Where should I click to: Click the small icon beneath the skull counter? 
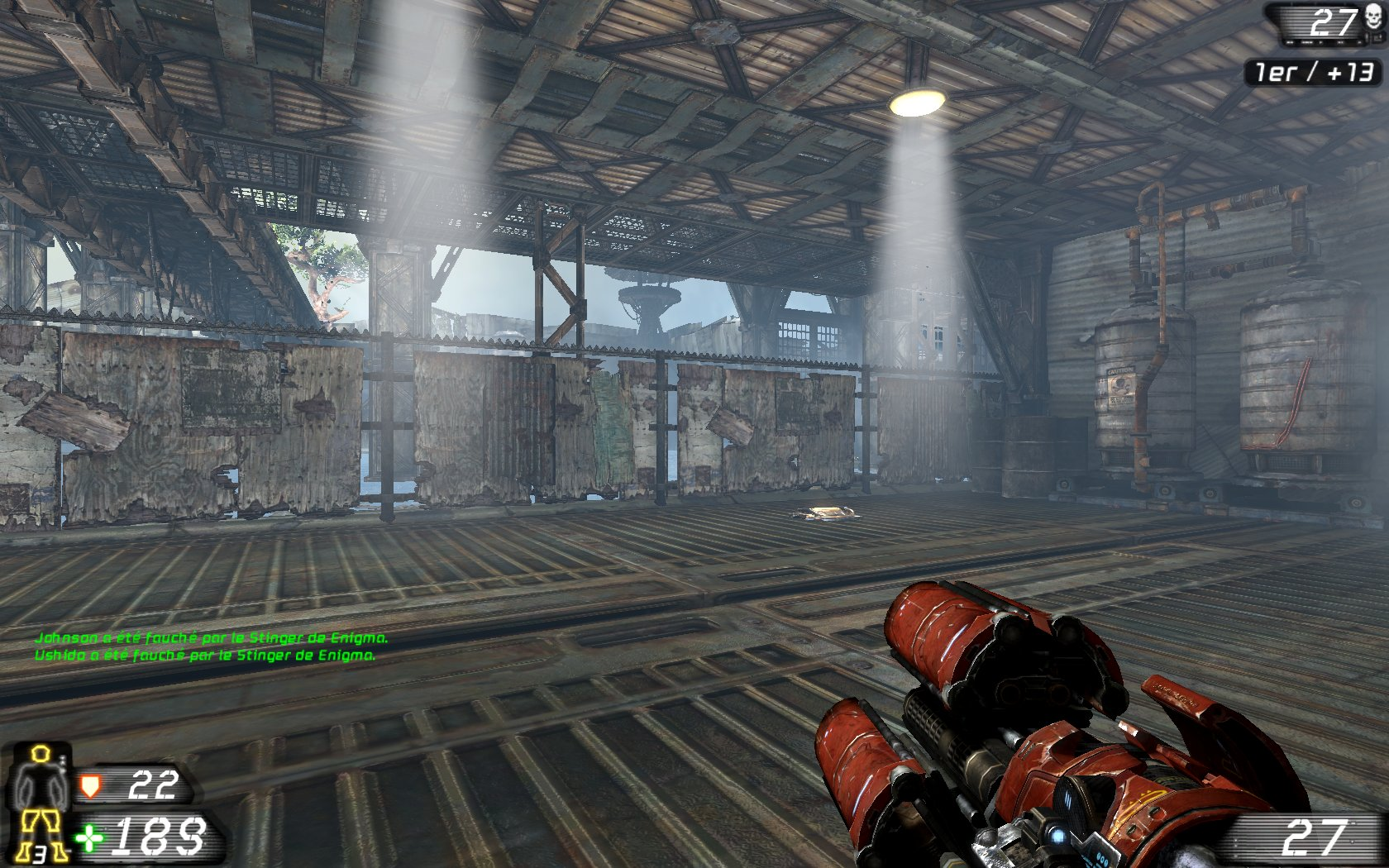(x=1377, y=37)
